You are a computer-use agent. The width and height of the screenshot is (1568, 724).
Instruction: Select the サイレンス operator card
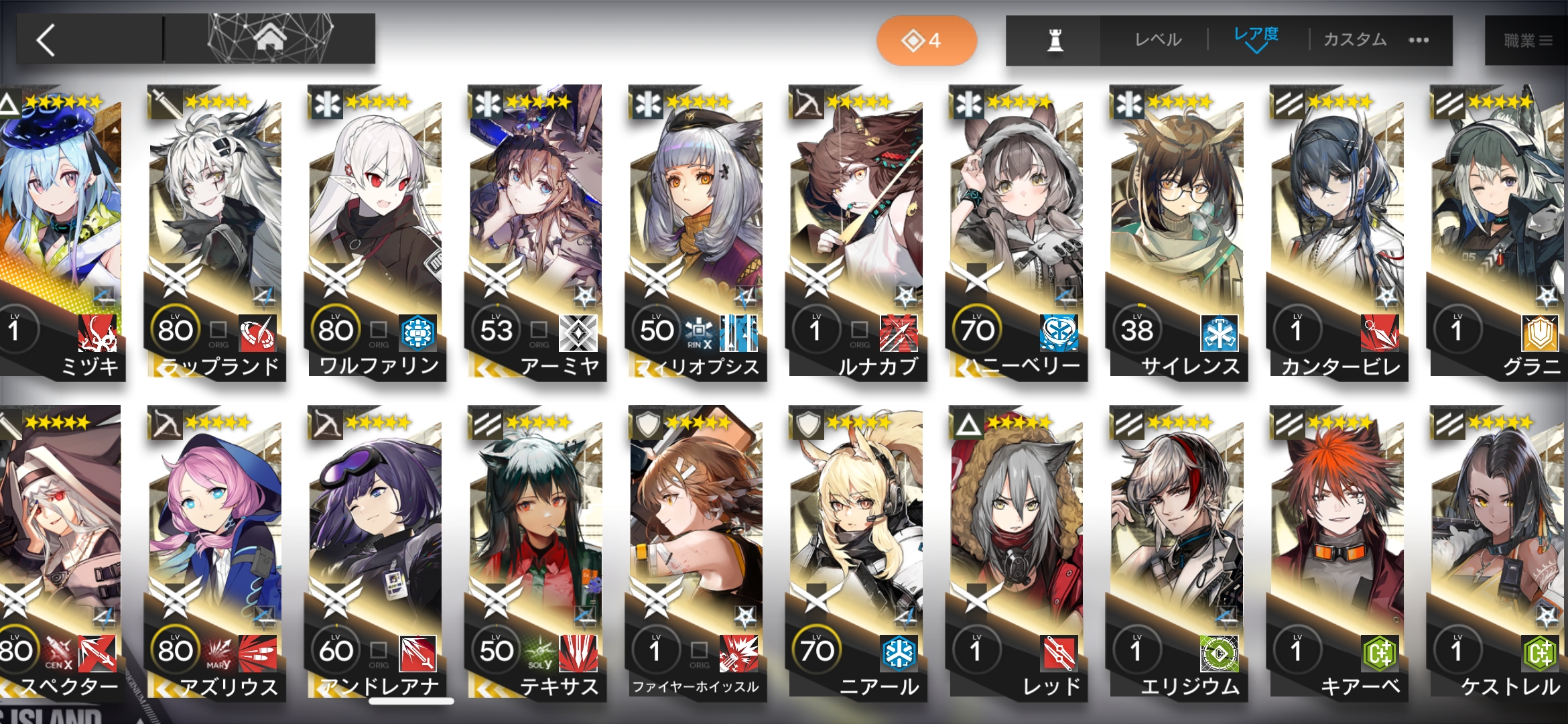click(1177, 228)
